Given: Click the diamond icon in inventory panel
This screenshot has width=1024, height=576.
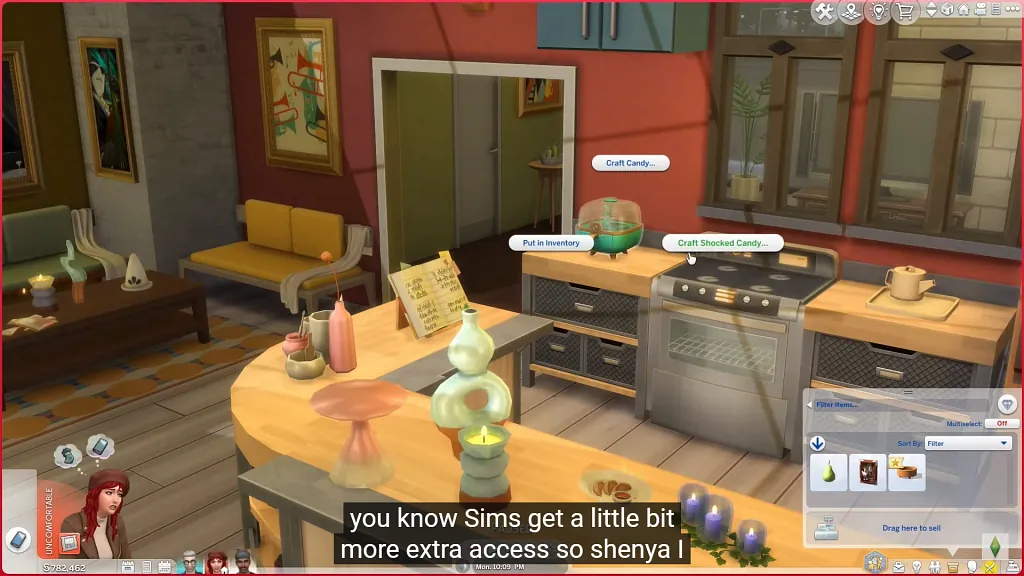Looking at the screenshot, I should [1007, 404].
